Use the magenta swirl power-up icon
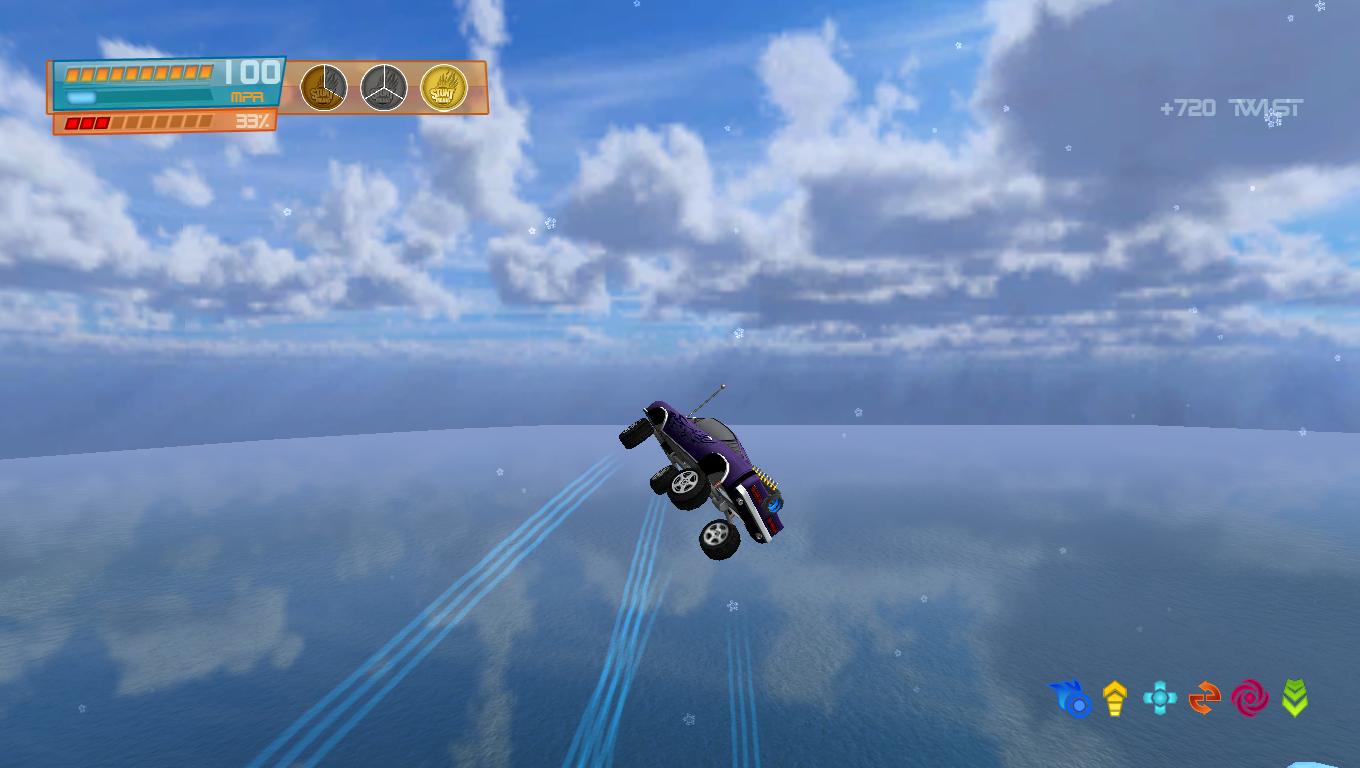This screenshot has height=768, width=1360. (1250, 699)
